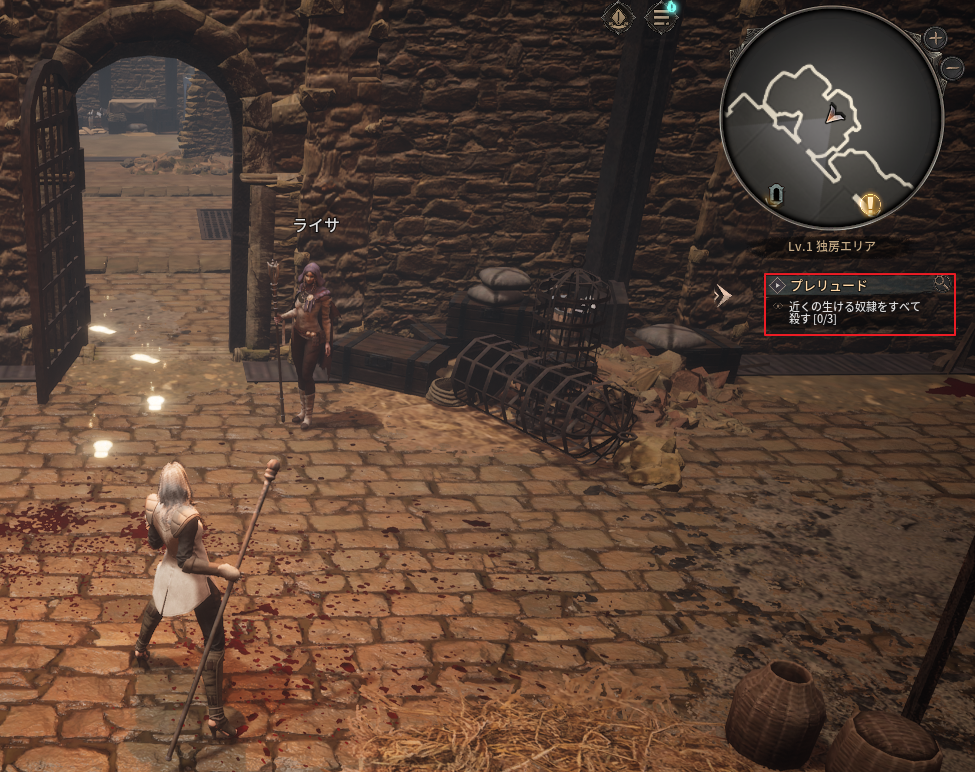Image resolution: width=975 pixels, height=772 pixels.
Task: Select the gate marker on the minimap
Action: (776, 193)
